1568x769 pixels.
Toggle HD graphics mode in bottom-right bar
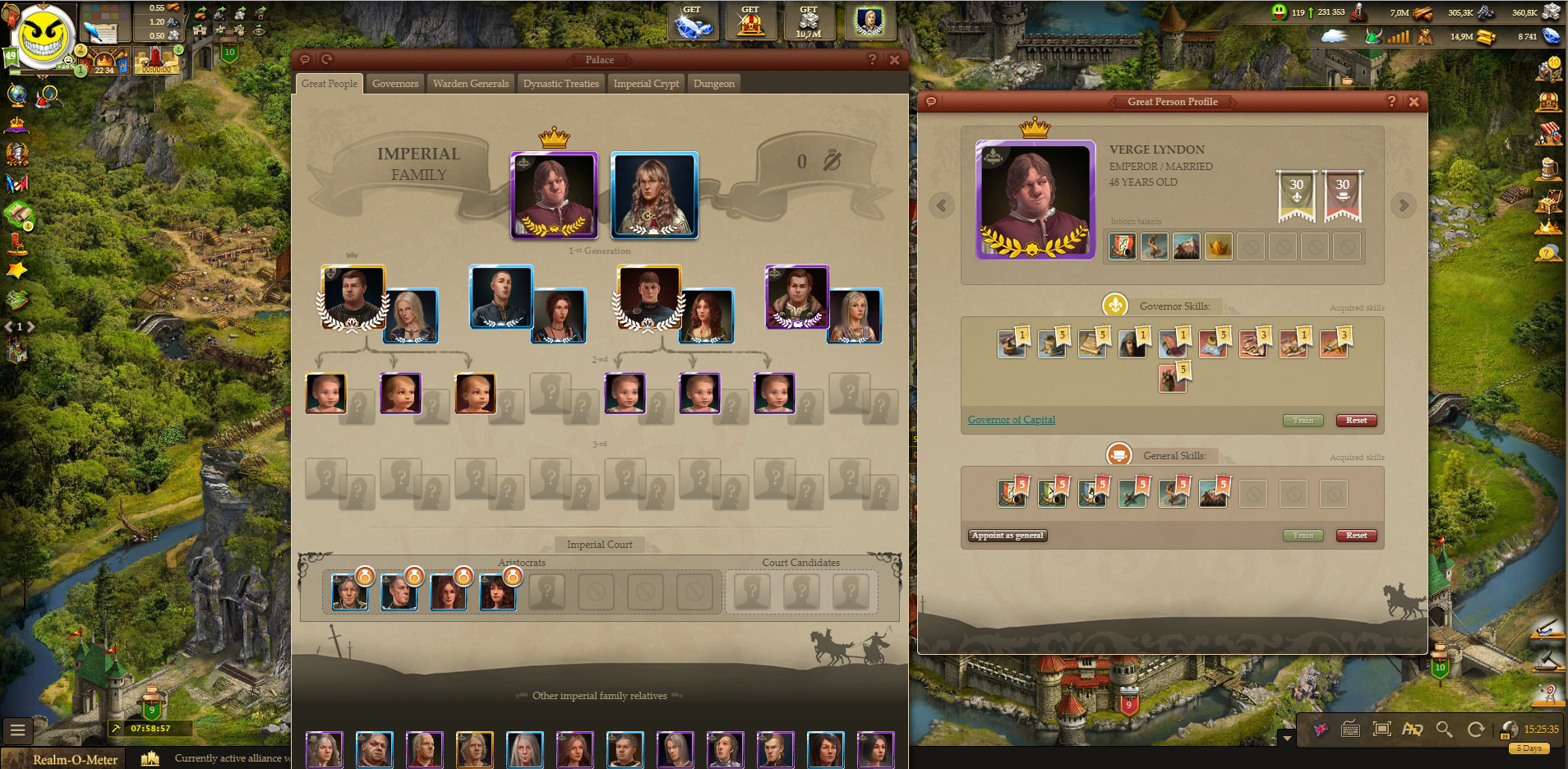(1414, 729)
